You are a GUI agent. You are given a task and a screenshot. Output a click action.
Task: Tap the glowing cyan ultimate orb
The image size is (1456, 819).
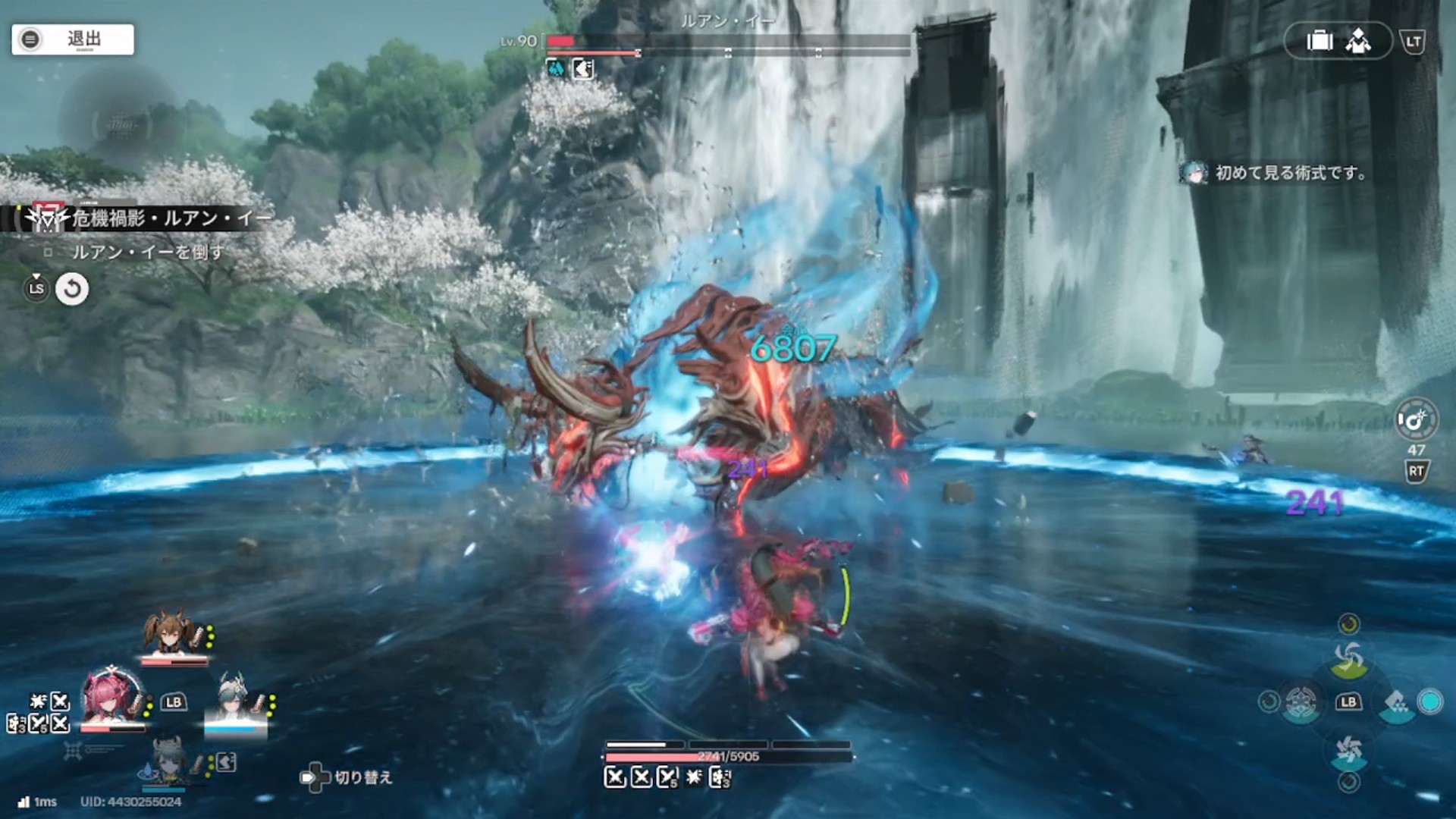coord(1430,702)
